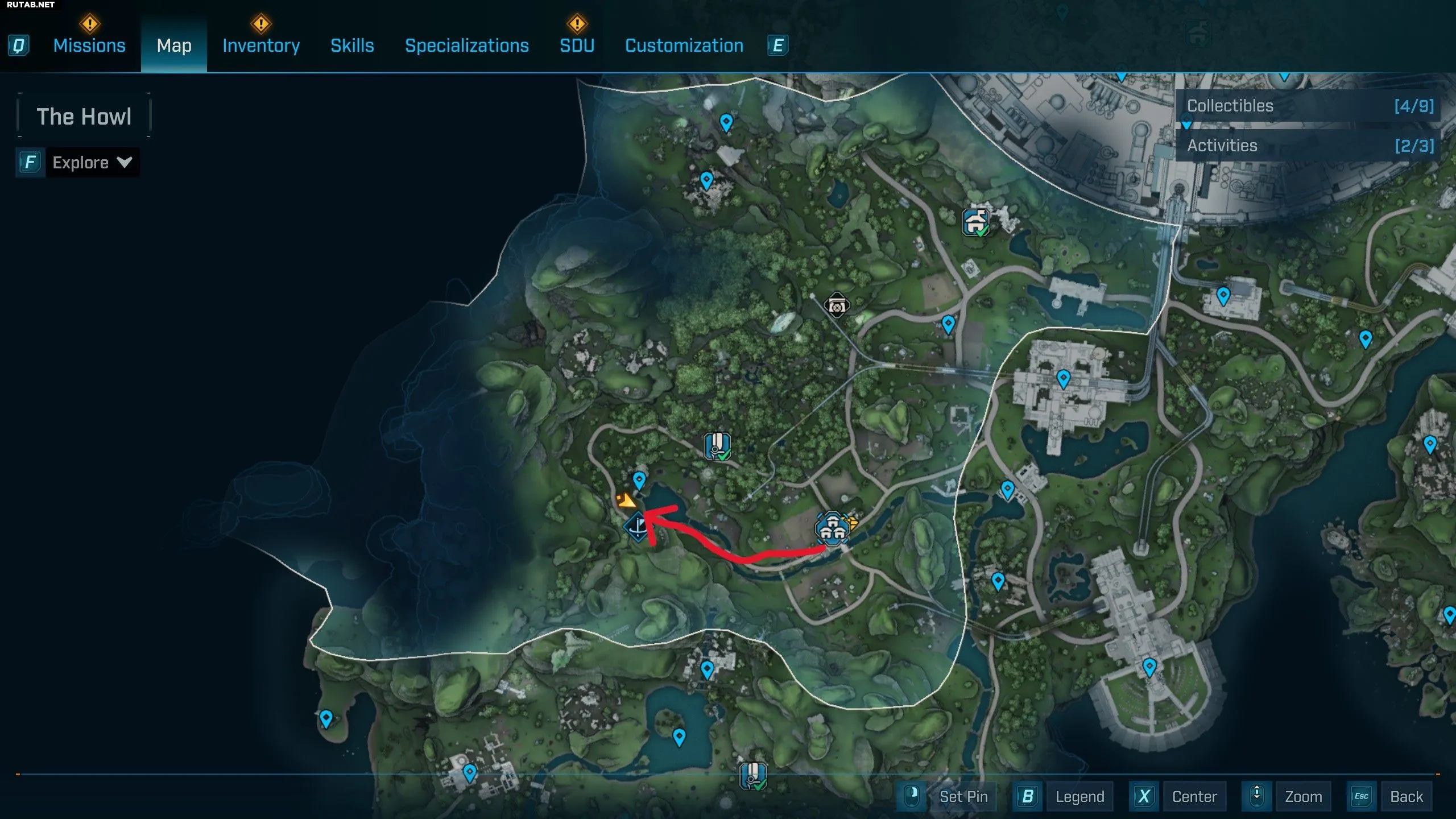Show the Activities list
The image size is (1456, 819).
[1308, 146]
